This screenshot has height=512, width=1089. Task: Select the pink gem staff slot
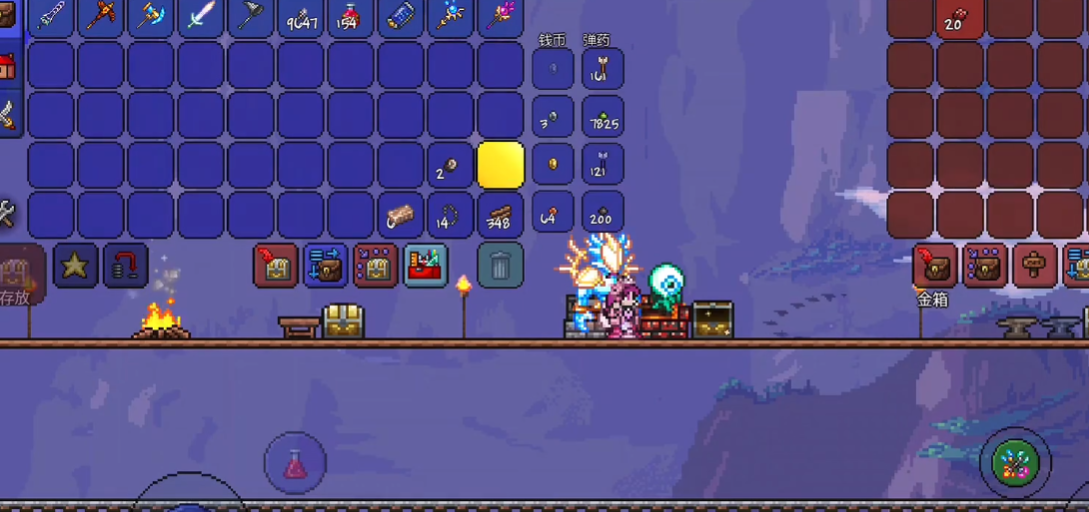click(x=501, y=17)
